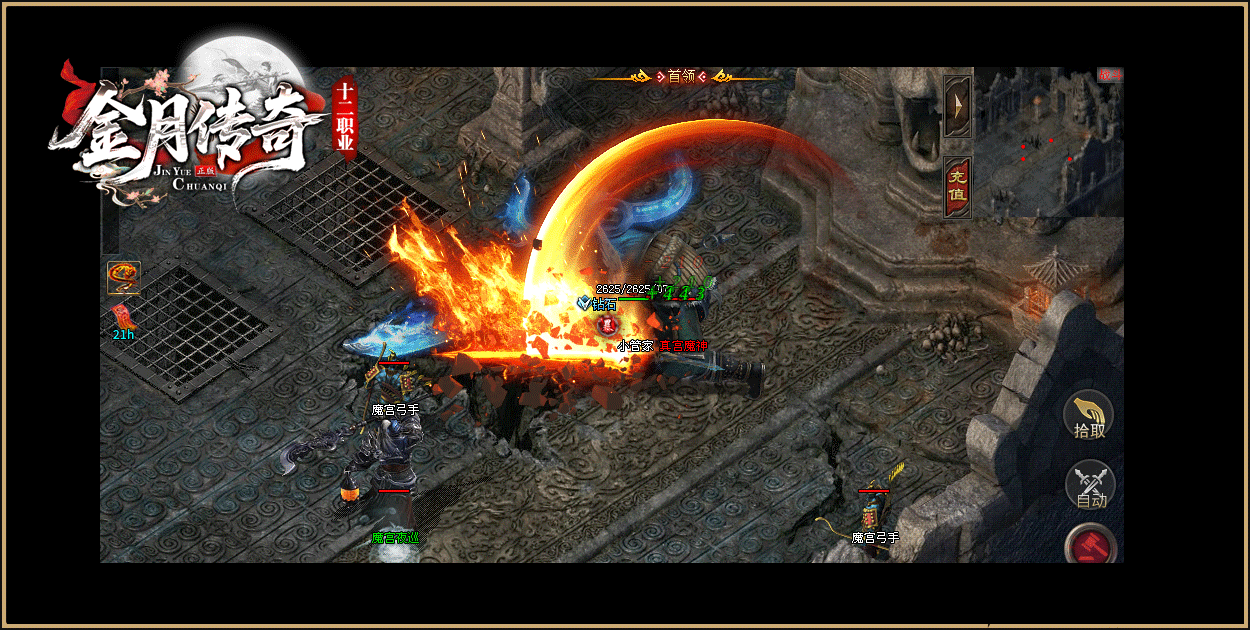Tap the 拾取 pickup button
1250x630 pixels.
(x=1089, y=416)
